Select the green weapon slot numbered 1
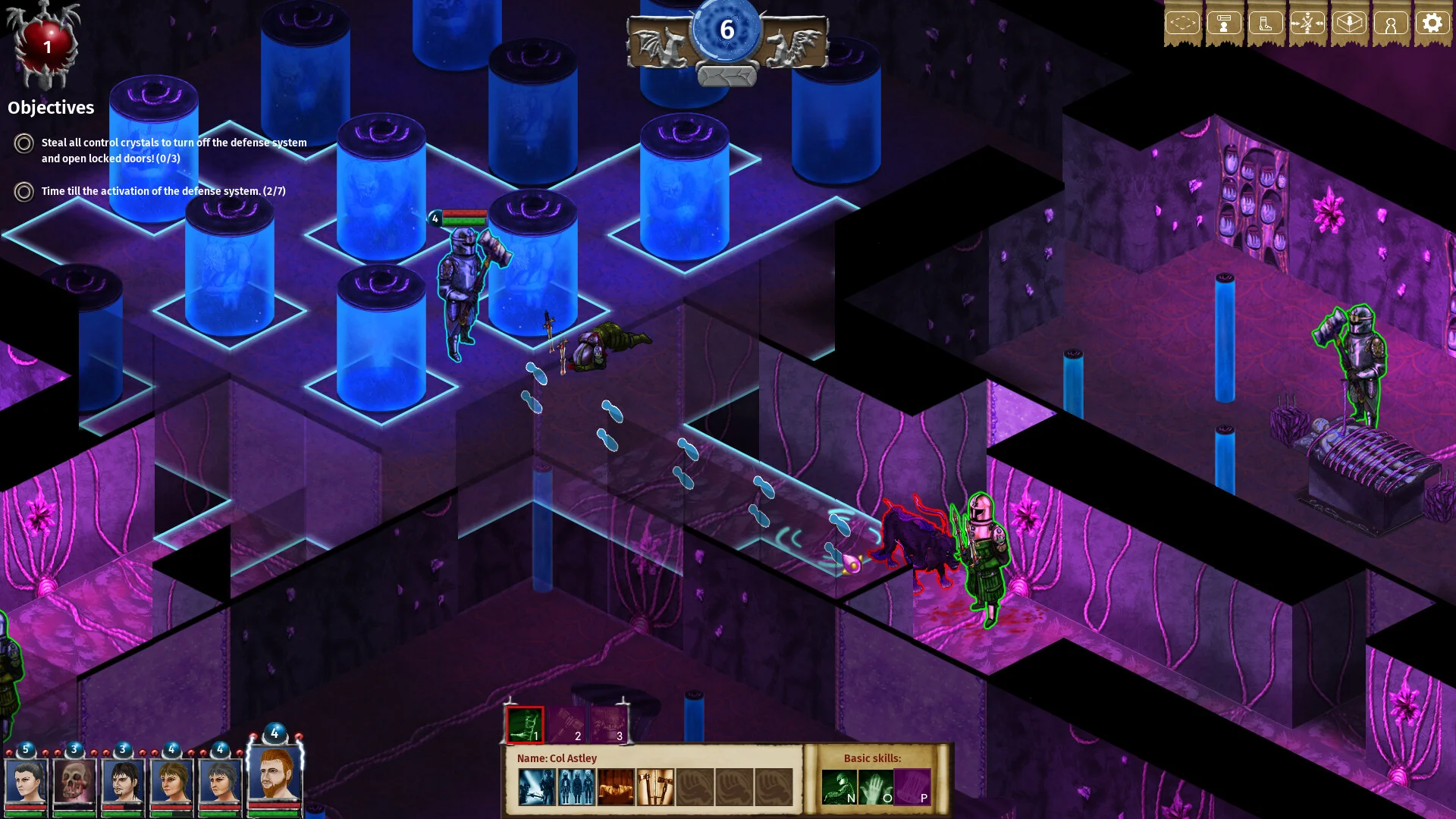Viewport: 1456px width, 819px height. click(525, 726)
